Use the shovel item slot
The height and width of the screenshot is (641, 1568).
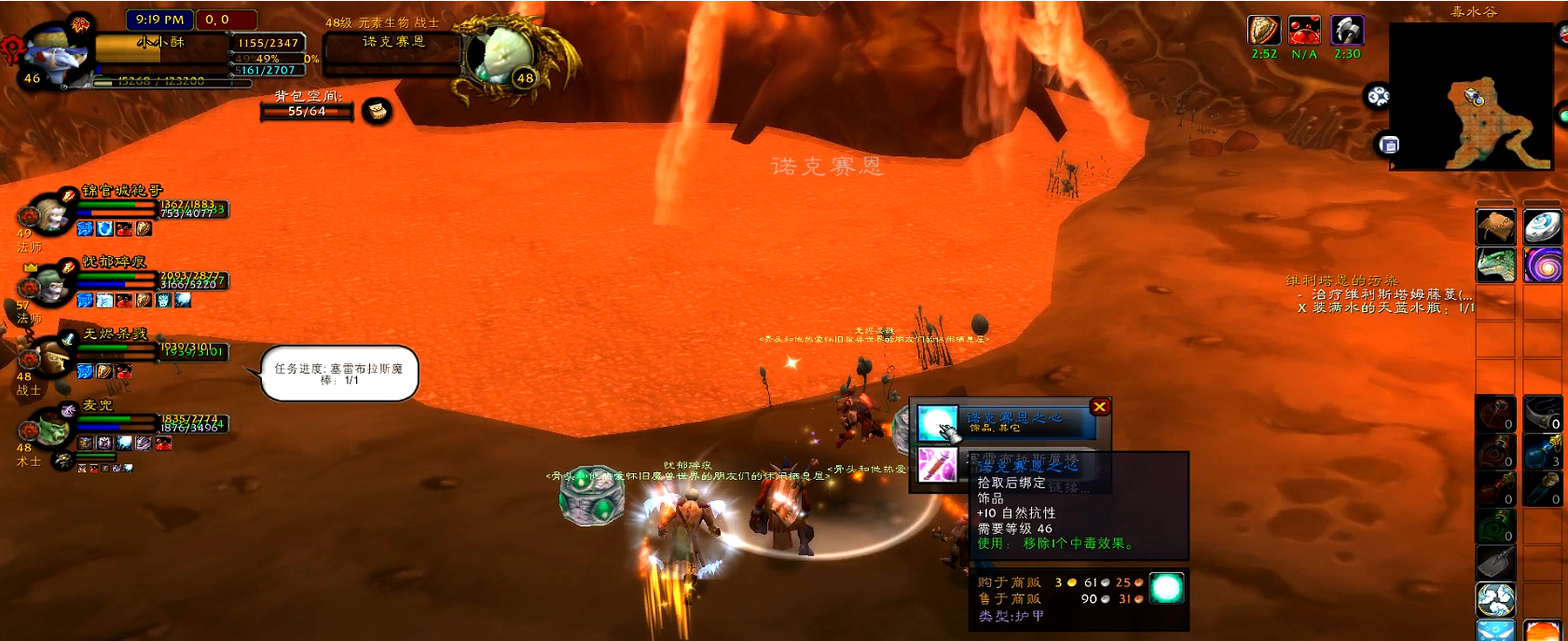[x=1495, y=562]
